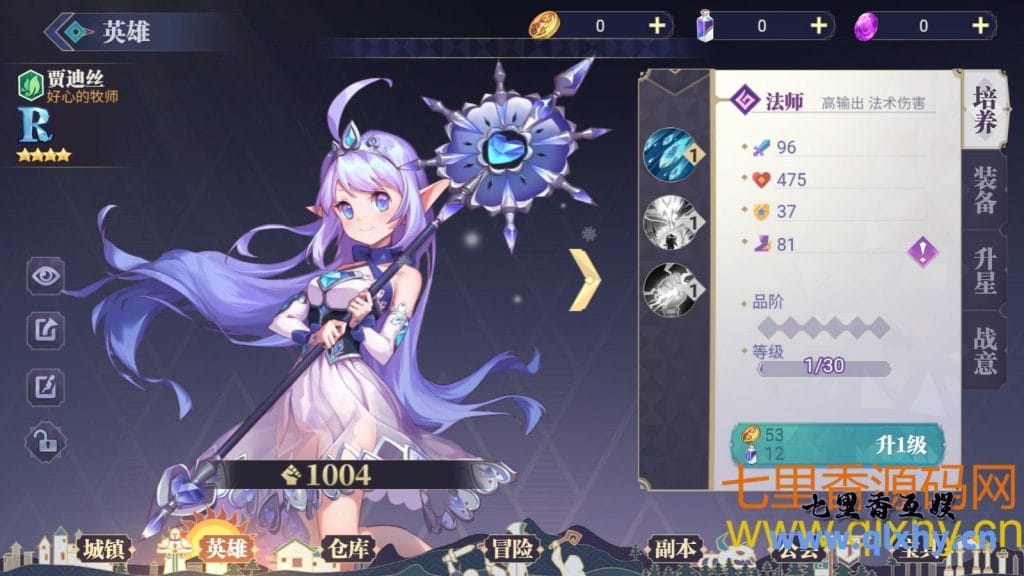This screenshot has height=576, width=1024.
Task: Enter the 冒险 adventure menu
Action: (512, 549)
